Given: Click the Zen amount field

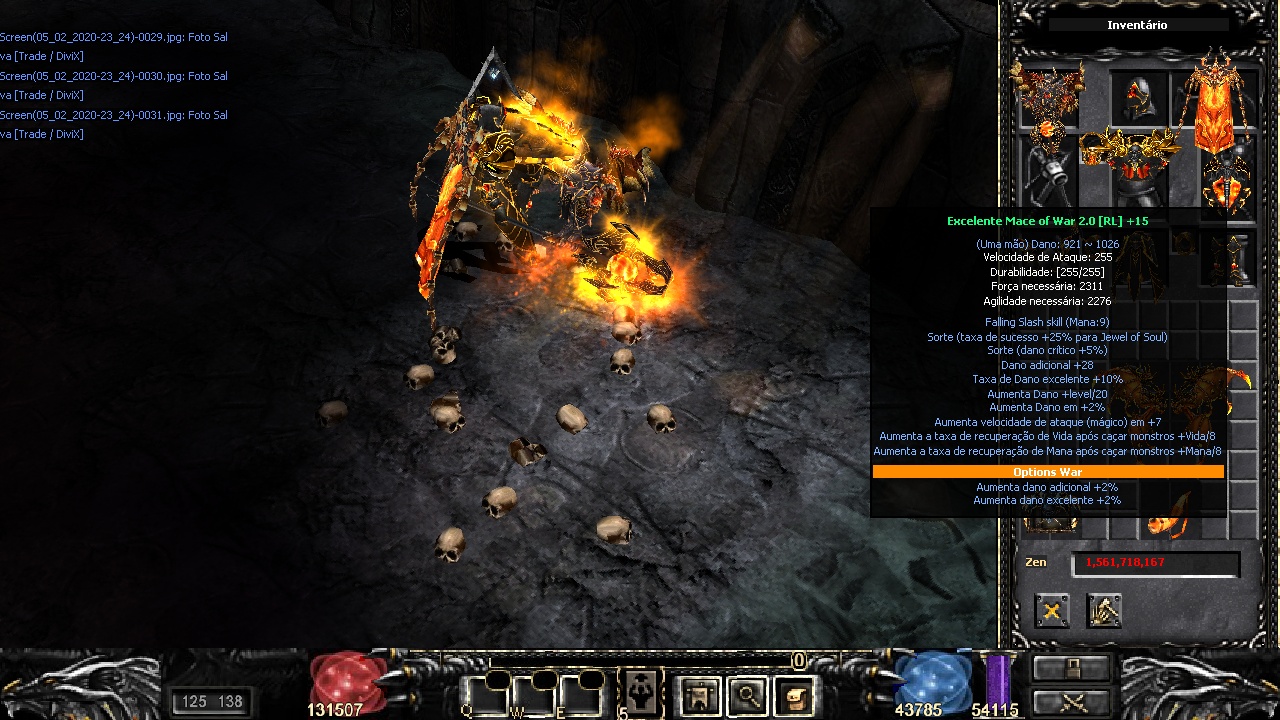Looking at the screenshot, I should coord(1155,563).
